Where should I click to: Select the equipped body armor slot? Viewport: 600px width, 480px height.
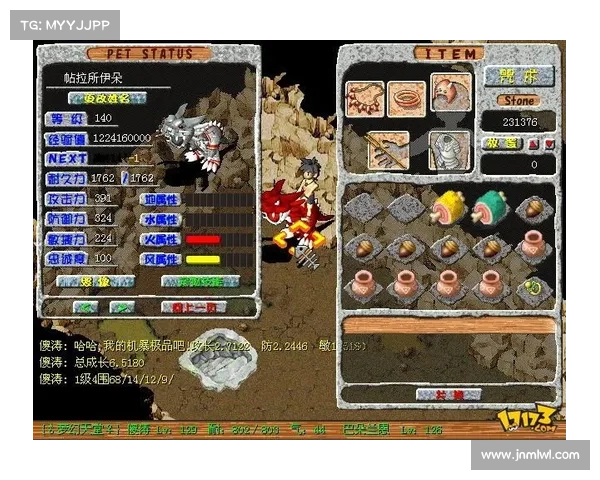(448, 150)
